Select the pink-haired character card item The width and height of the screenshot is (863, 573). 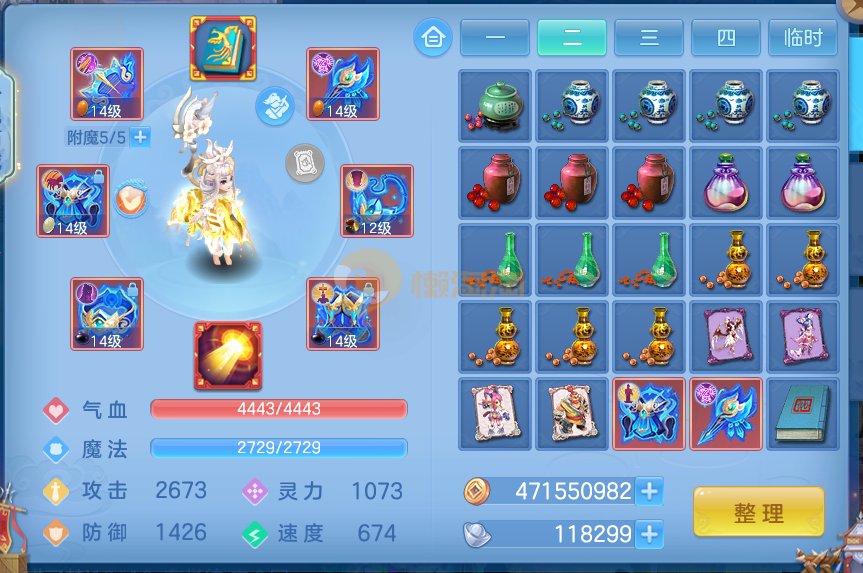tap(495, 413)
